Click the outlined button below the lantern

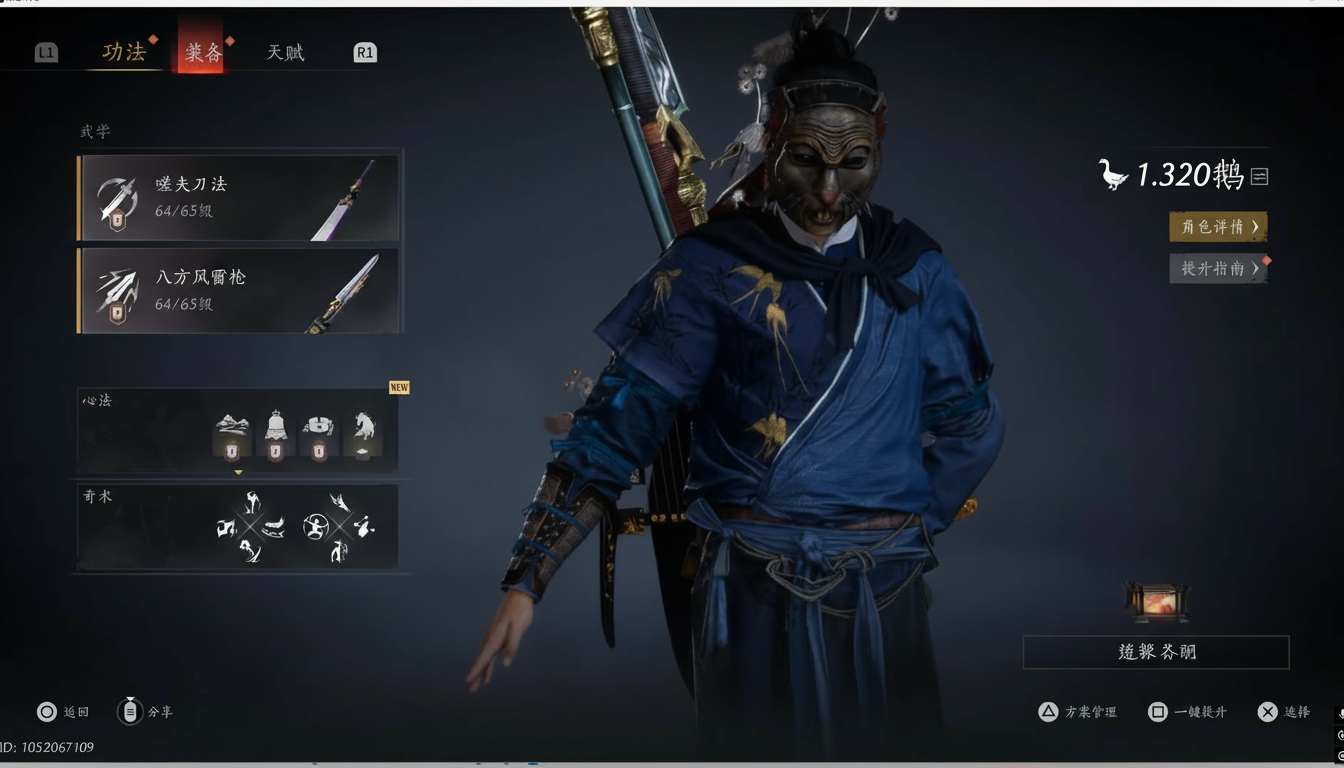coord(1156,652)
